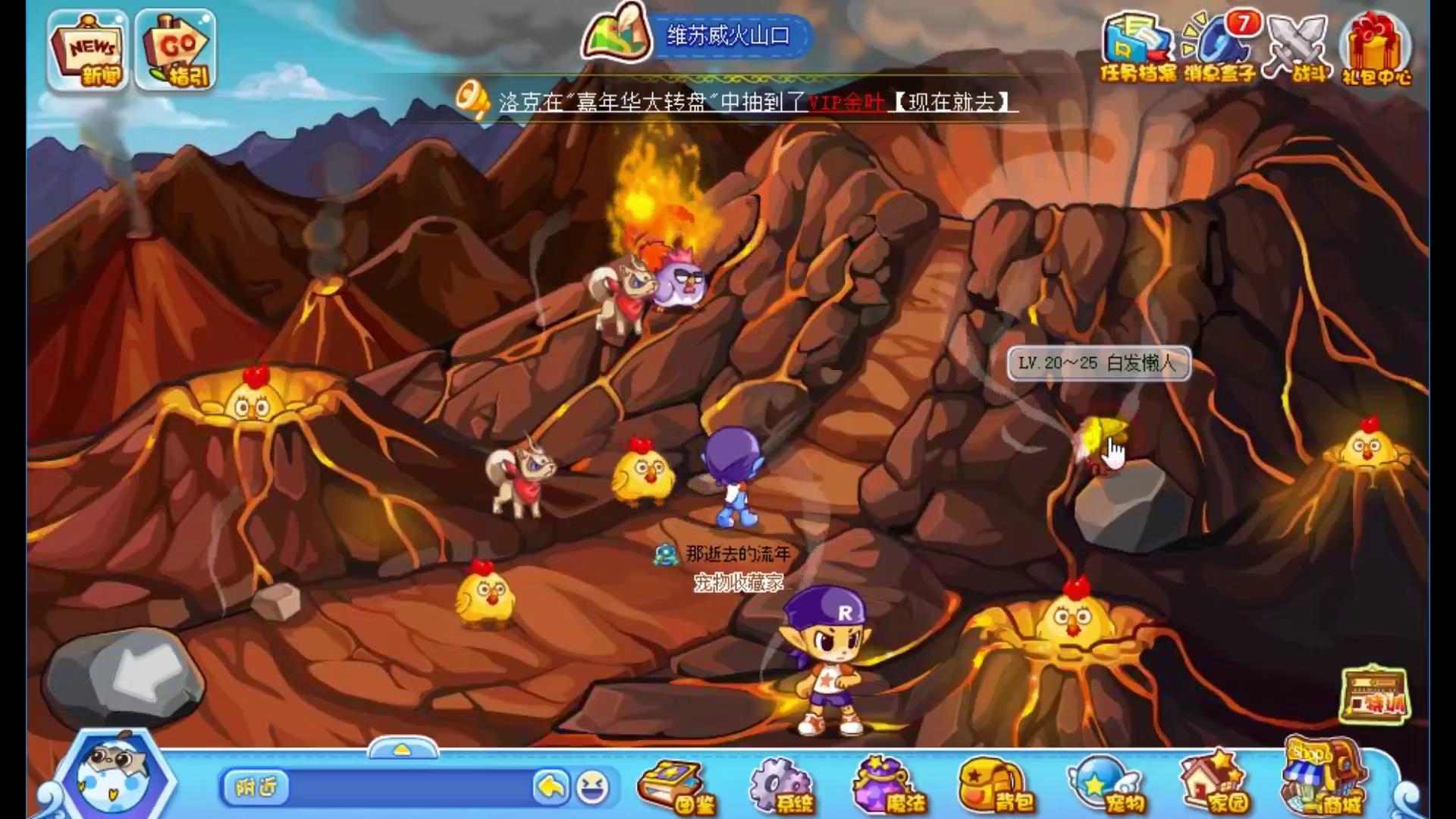Open the 礼包中心 gift center
1456x819 pixels.
point(1376,47)
